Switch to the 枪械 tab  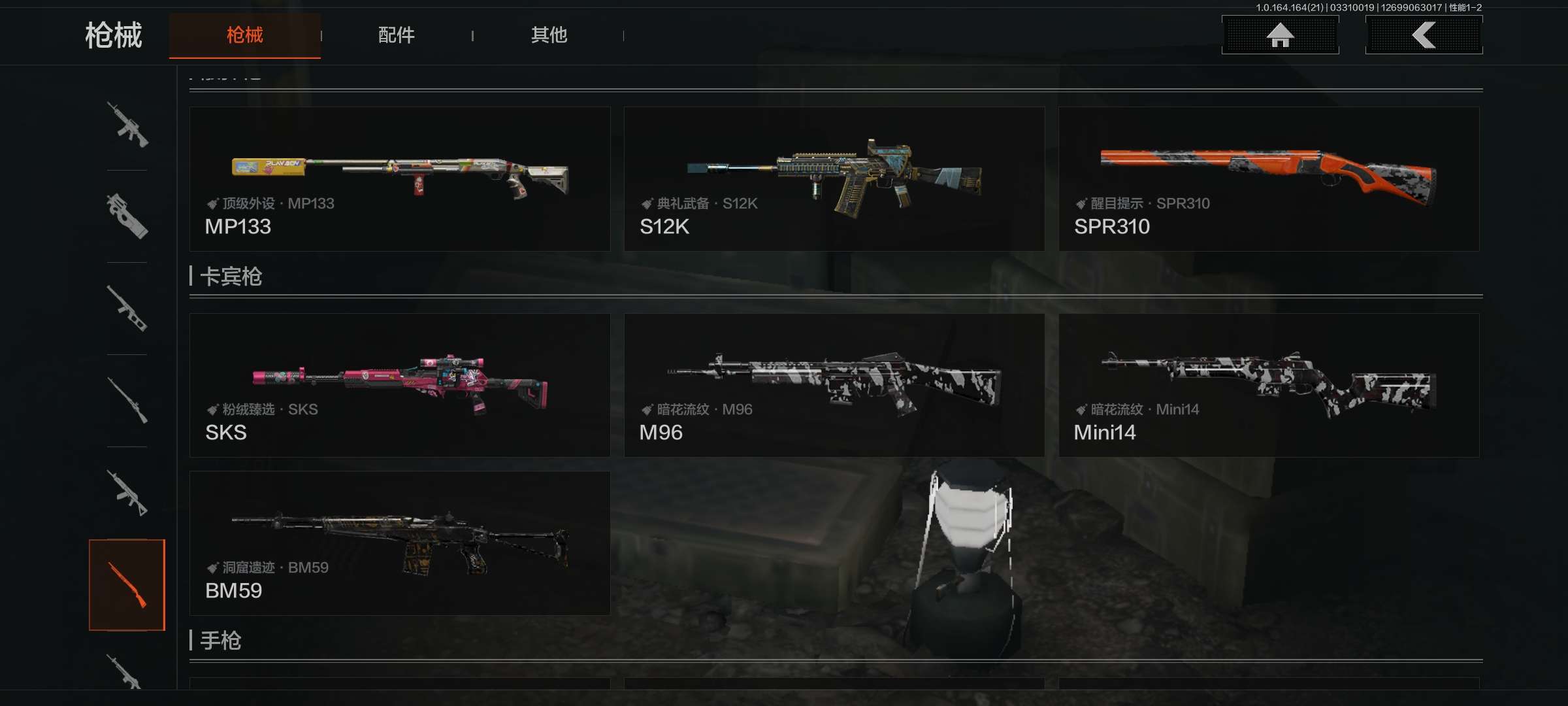coord(244,35)
